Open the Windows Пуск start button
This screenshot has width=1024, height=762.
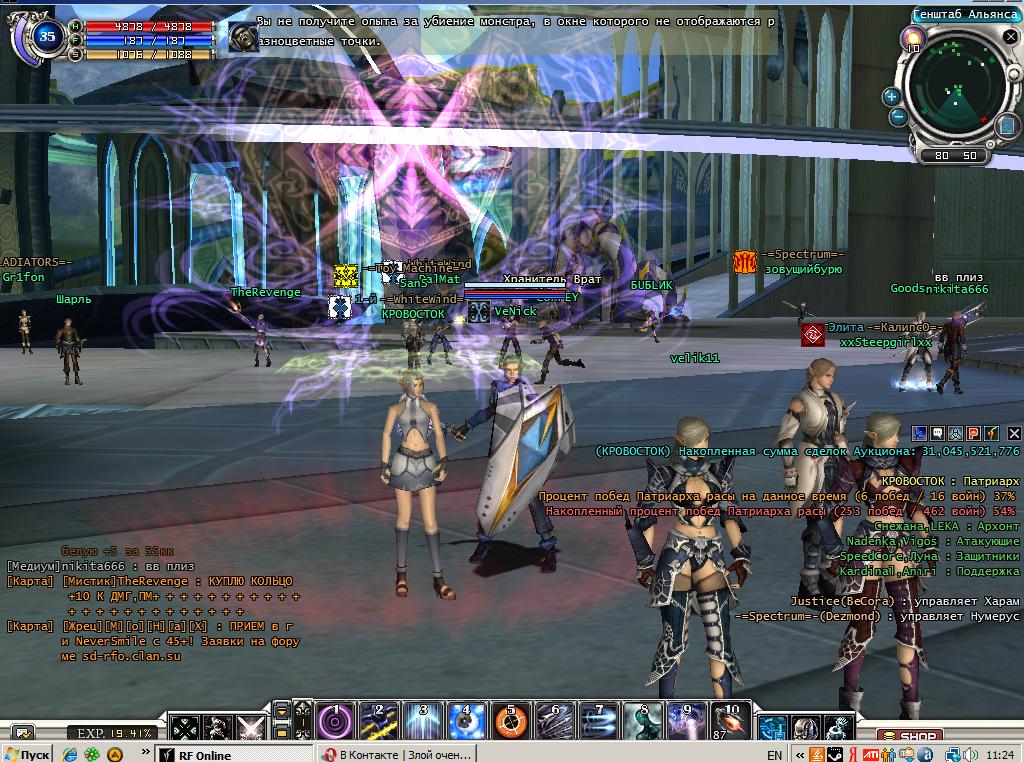(x=28, y=754)
